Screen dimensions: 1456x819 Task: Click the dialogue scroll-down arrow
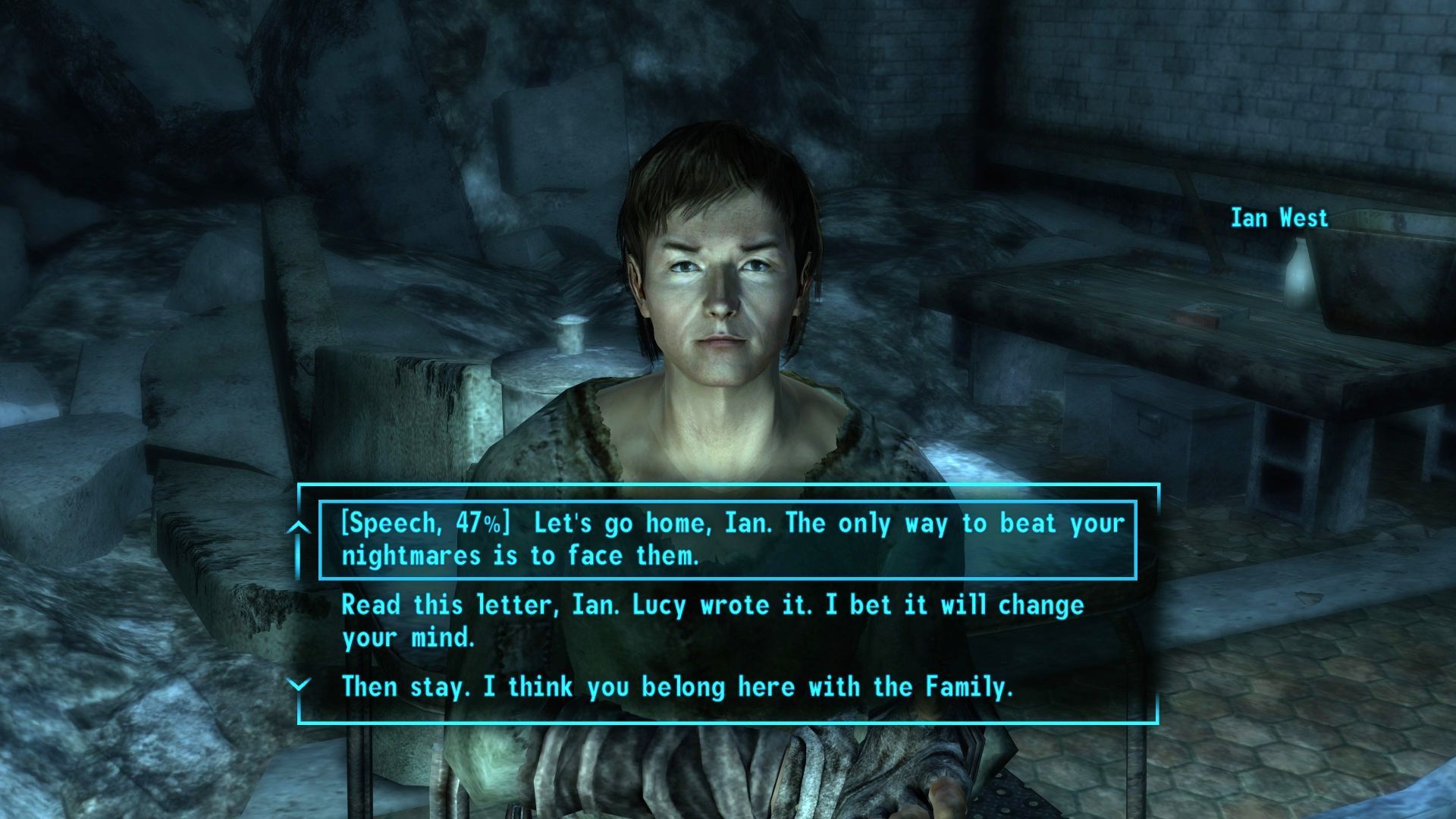point(300,686)
